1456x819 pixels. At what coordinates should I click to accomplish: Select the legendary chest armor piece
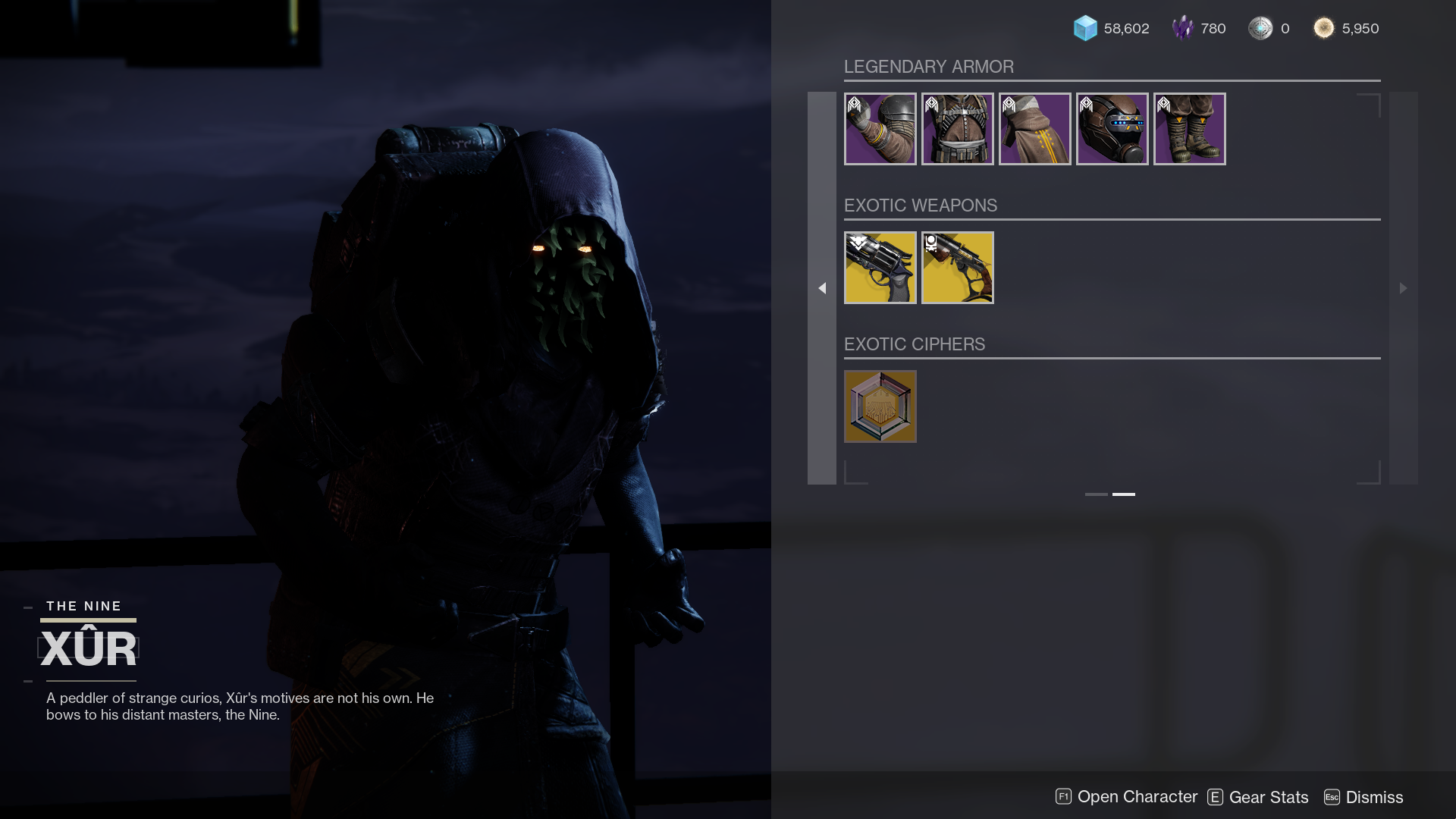[957, 129]
